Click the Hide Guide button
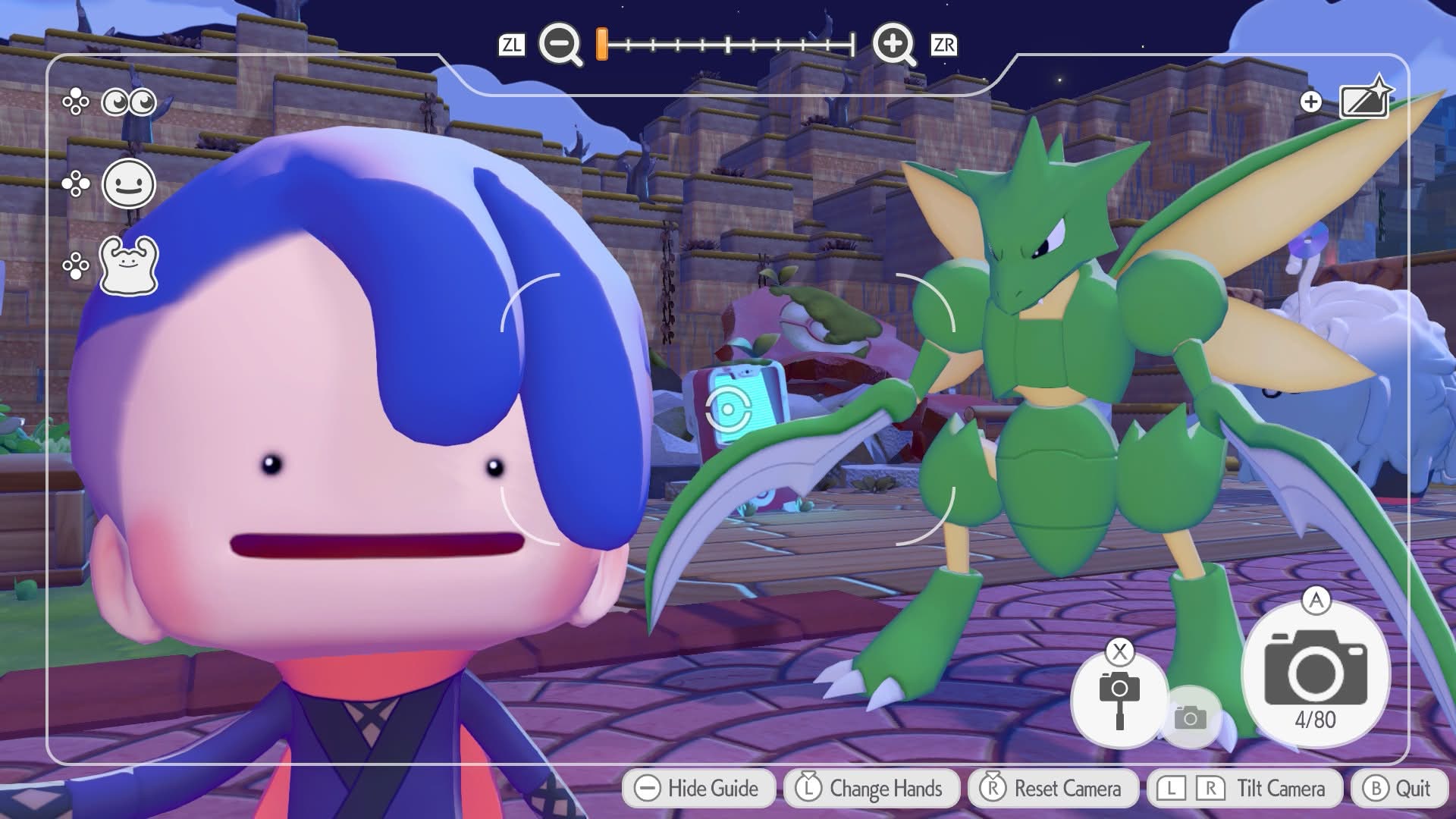The image size is (1456, 819). (x=698, y=789)
